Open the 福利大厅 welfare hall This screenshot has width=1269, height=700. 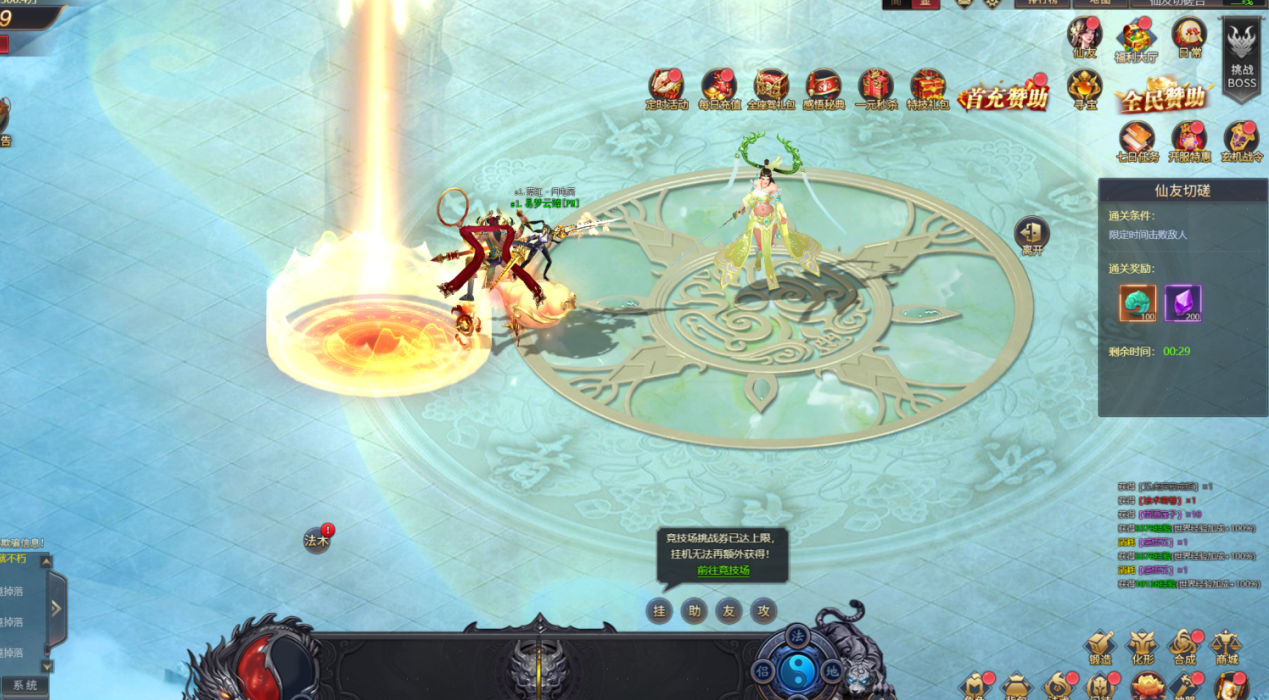[x=1136, y=39]
